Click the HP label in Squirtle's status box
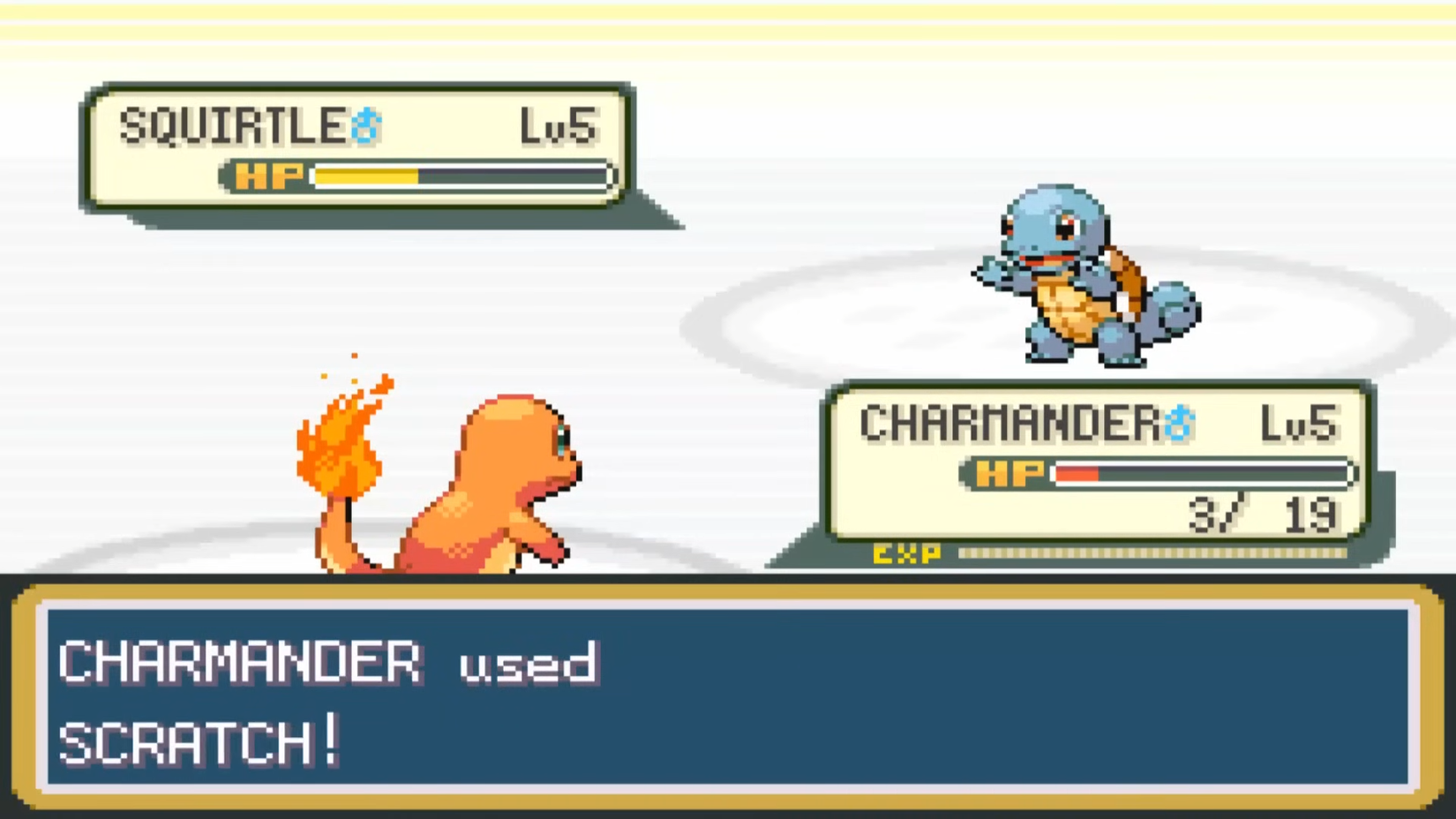 click(269, 176)
